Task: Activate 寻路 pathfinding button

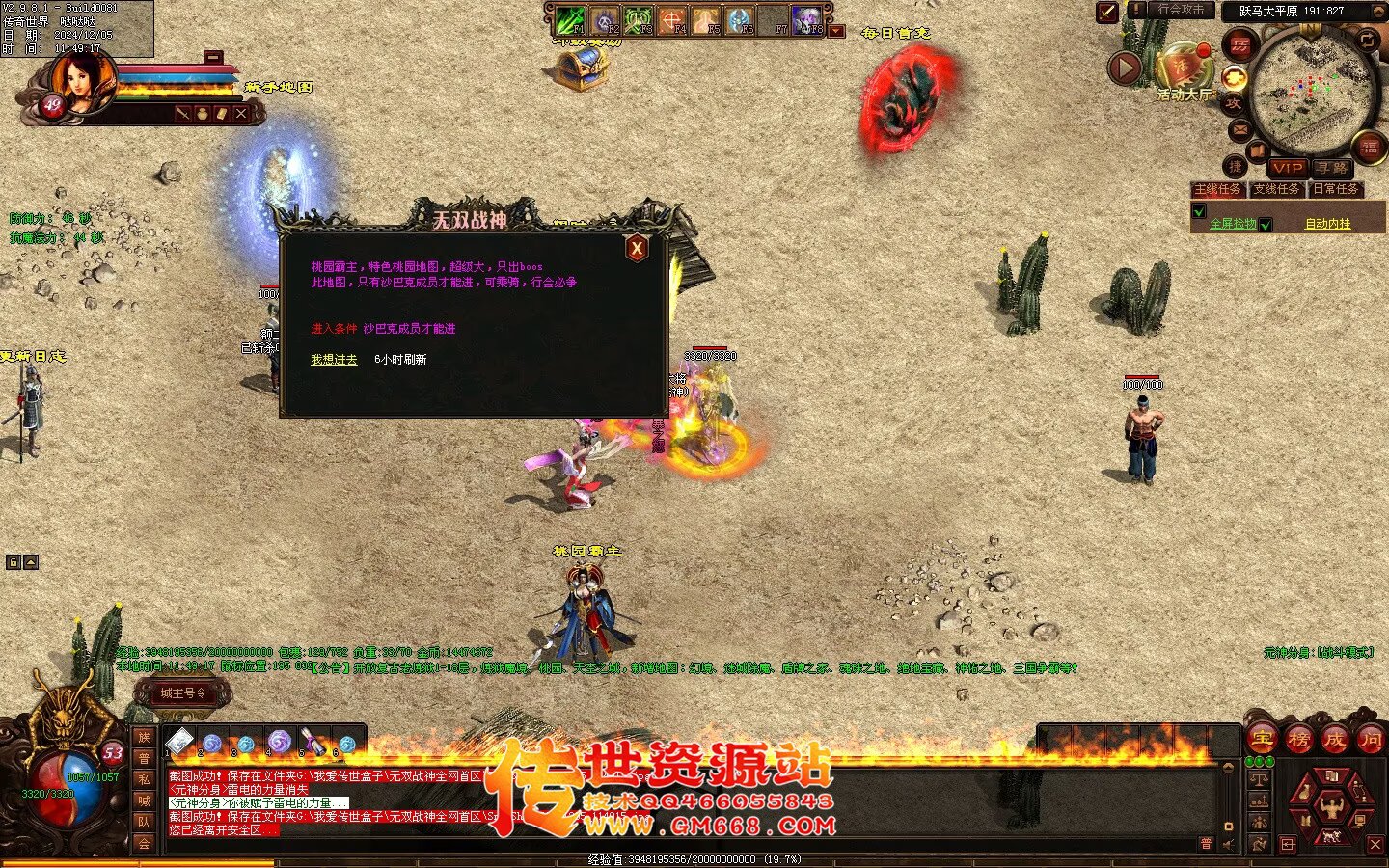Action: 1332,168
